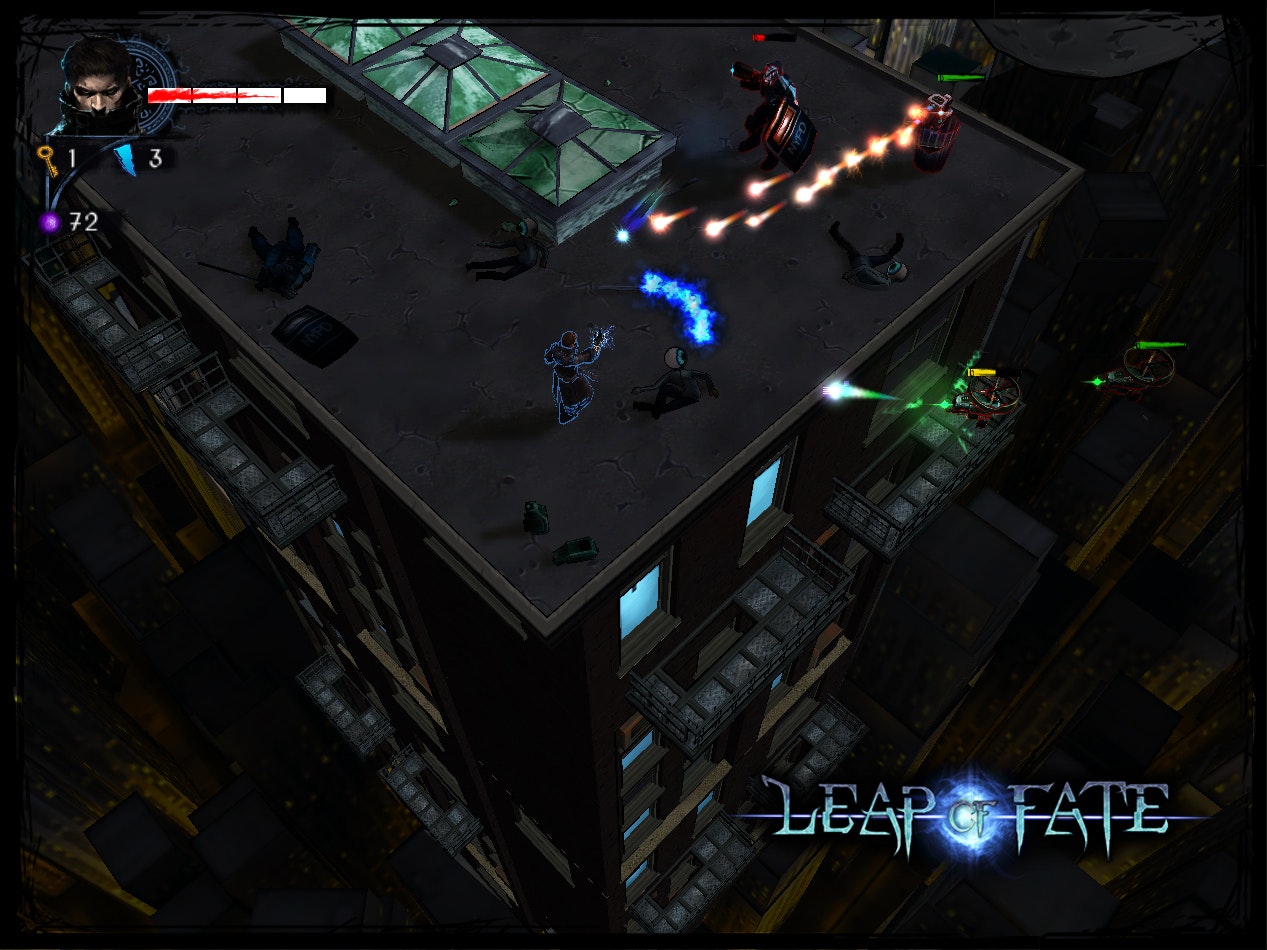Activate the blue lightning bolt icon

[x=125, y=159]
